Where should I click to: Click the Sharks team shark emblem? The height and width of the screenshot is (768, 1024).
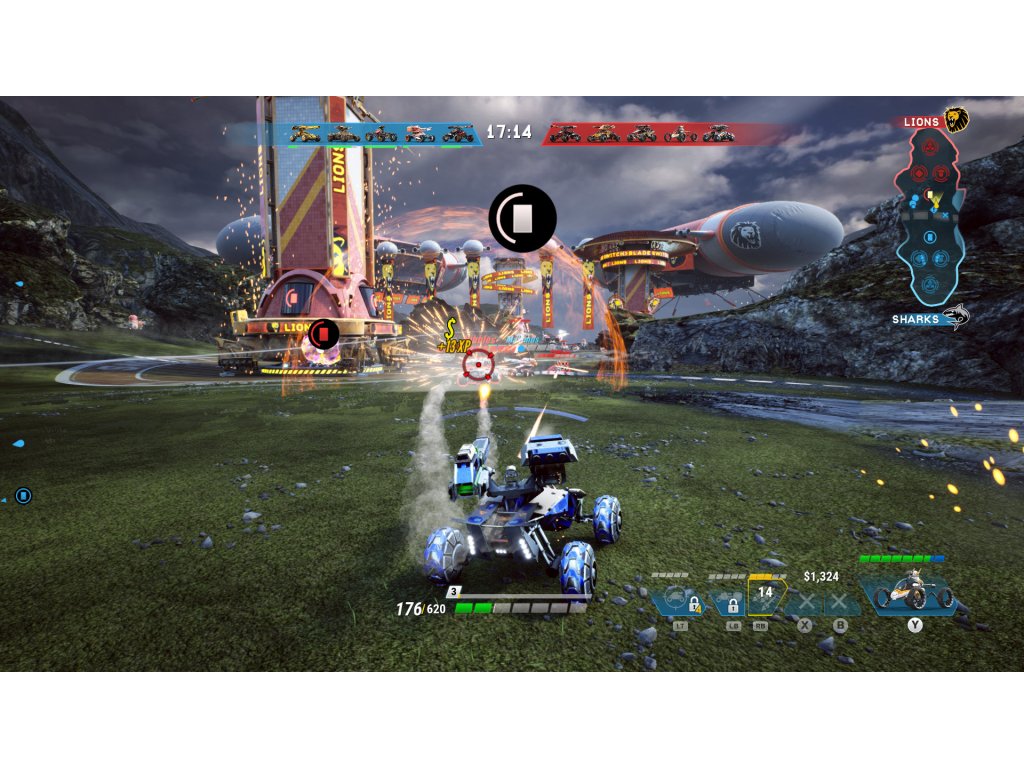point(956,317)
